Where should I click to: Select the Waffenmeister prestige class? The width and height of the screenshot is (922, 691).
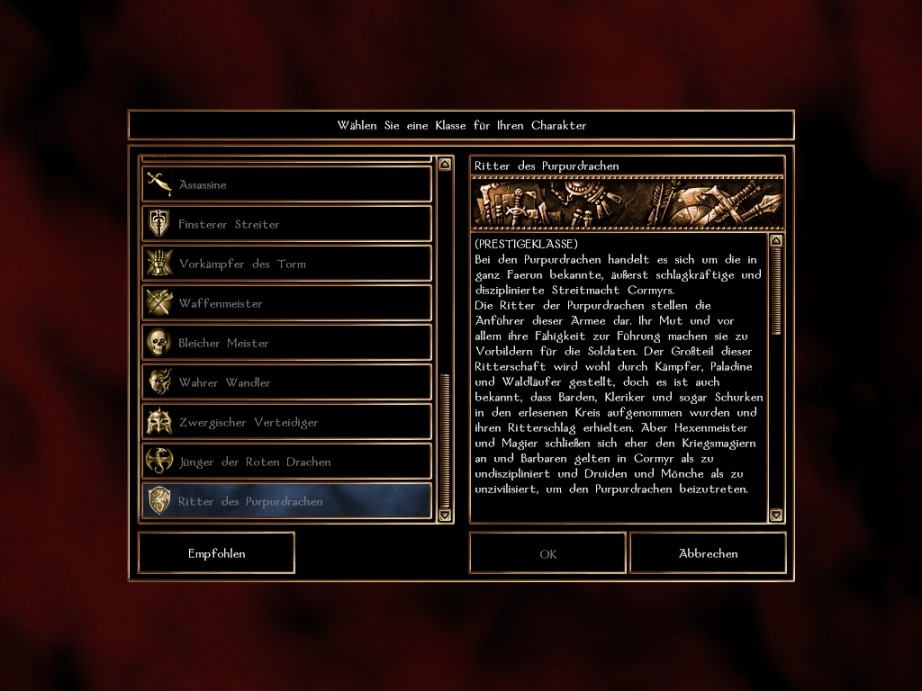pos(286,303)
